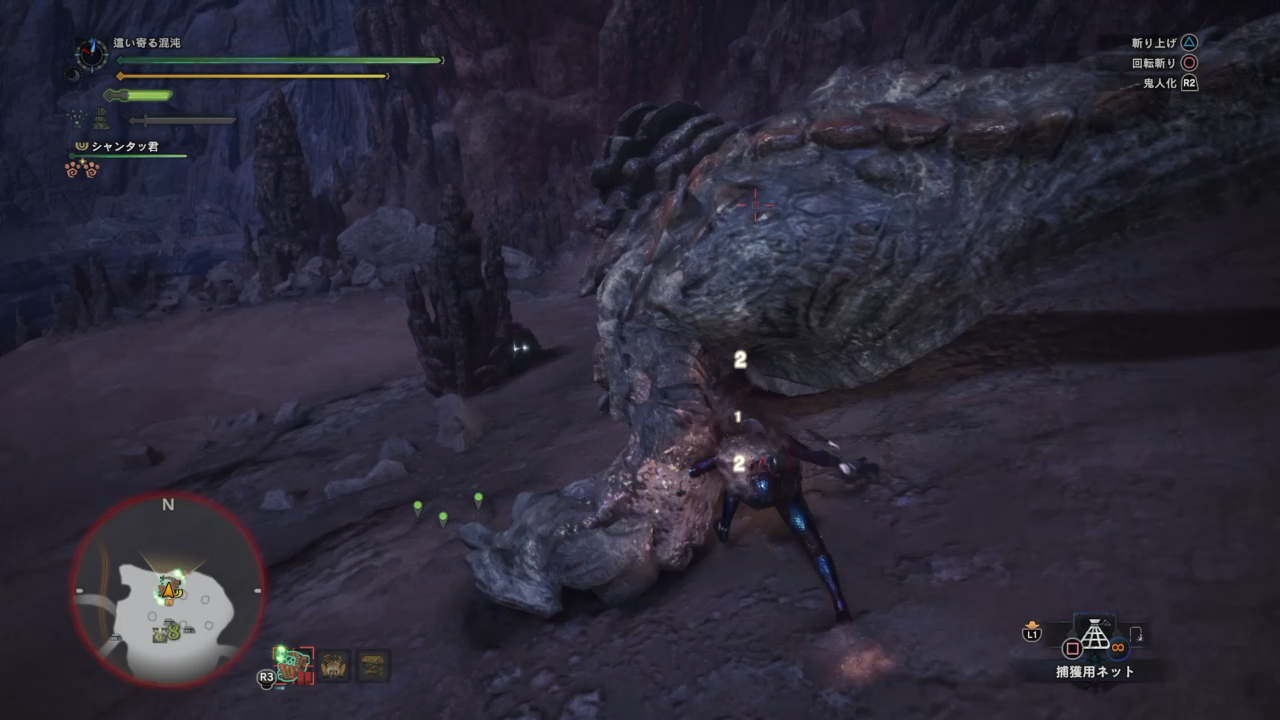Image resolution: width=1280 pixels, height=720 pixels.
Task: Select the capture net item slot
Action: pyautogui.click(x=1095, y=636)
